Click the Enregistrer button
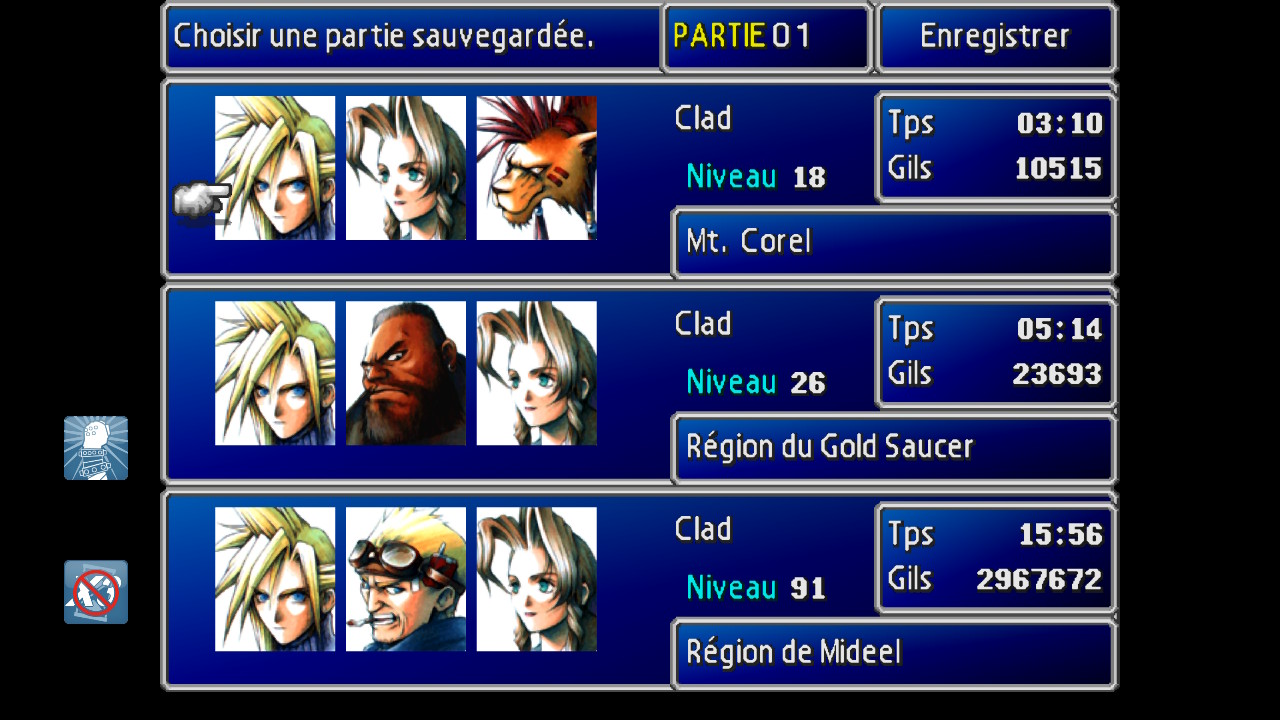1280x720 pixels. (995, 37)
